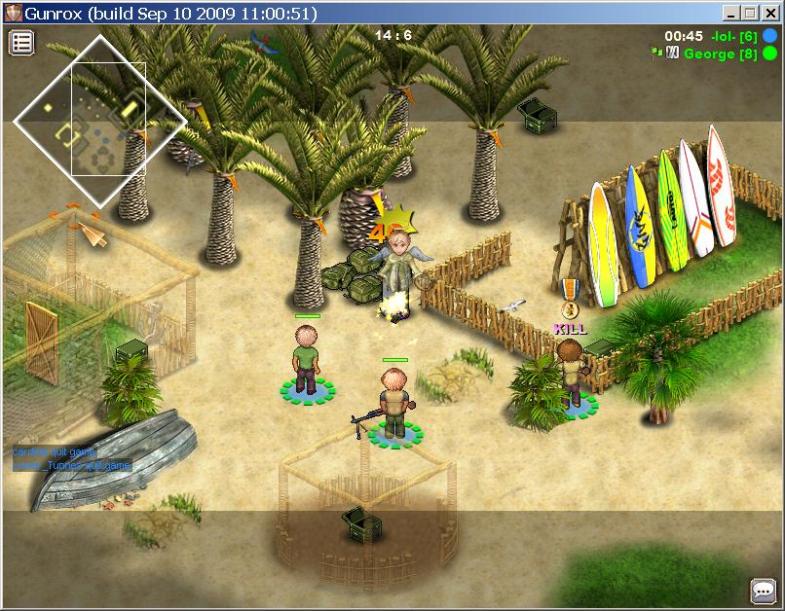The width and height of the screenshot is (785, 611).
Task: Open the game menu list button
Action: pyautogui.click(x=22, y=42)
